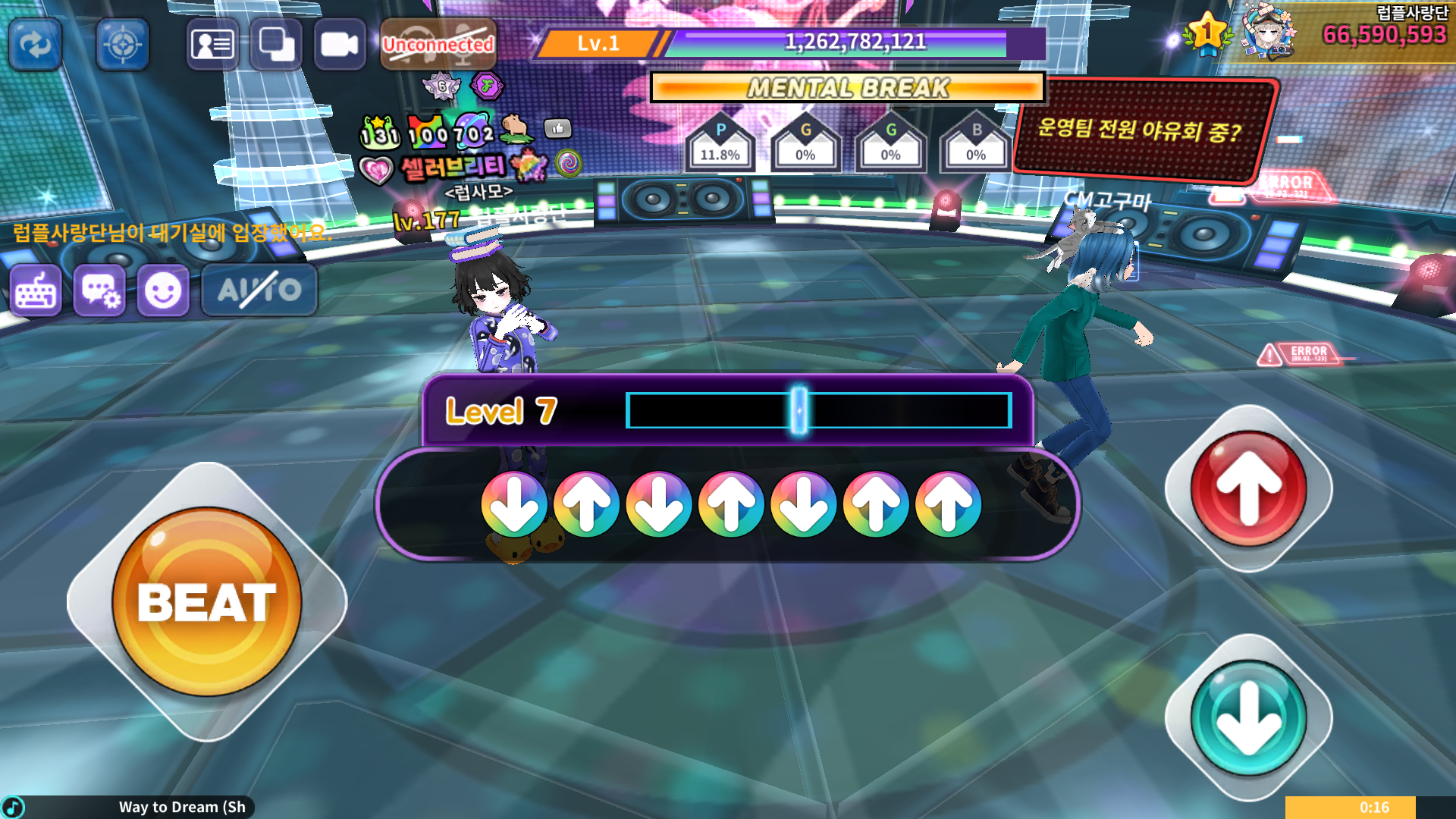Click the overlapping windows icon

coord(276,45)
